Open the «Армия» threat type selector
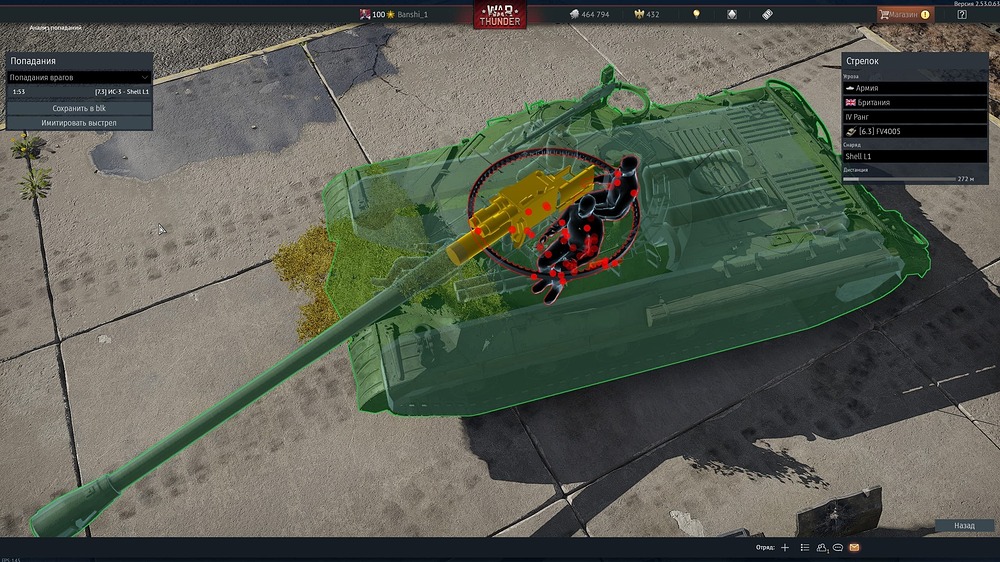 (915, 88)
